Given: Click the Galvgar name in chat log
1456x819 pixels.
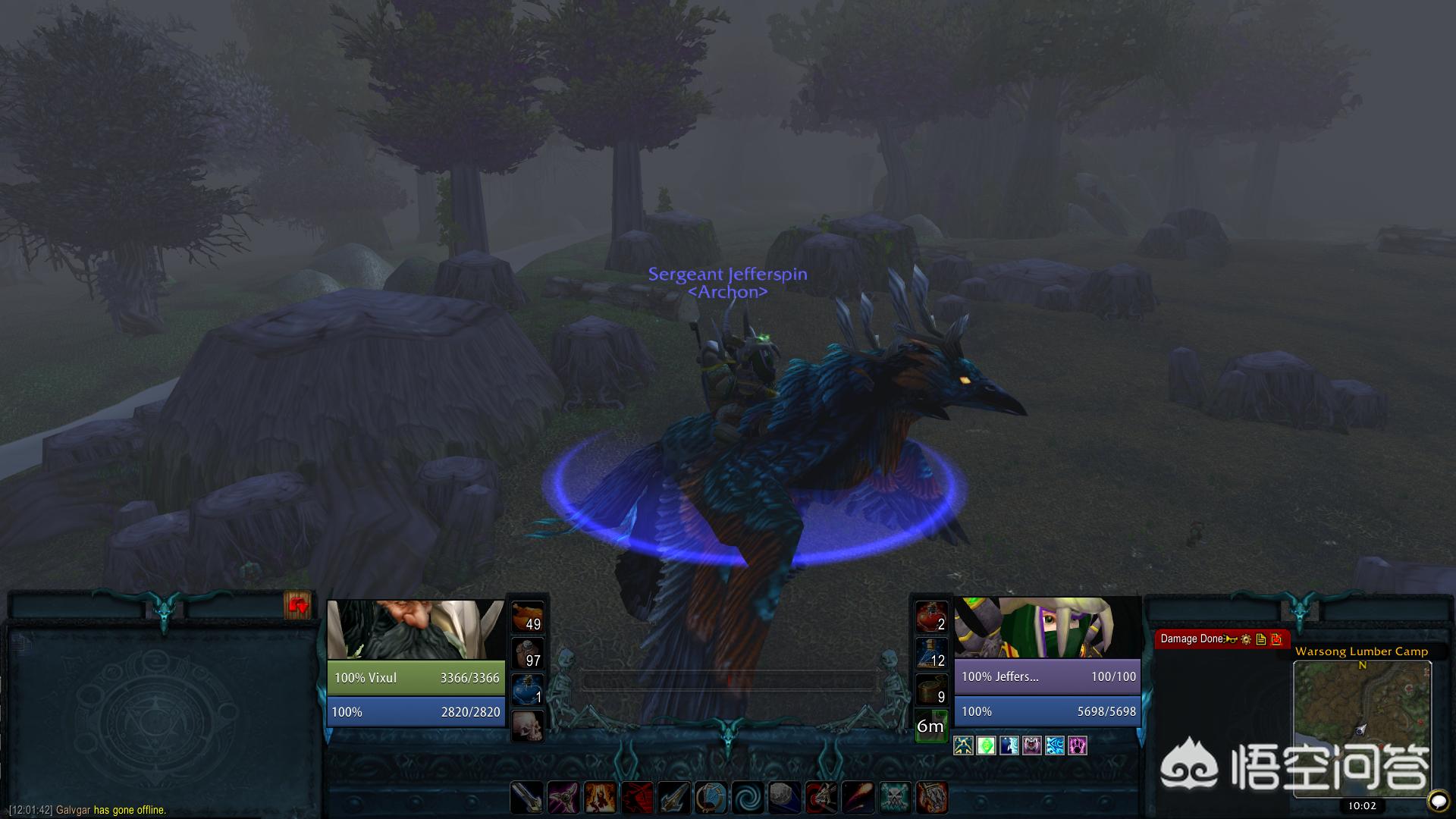Looking at the screenshot, I should point(74,810).
